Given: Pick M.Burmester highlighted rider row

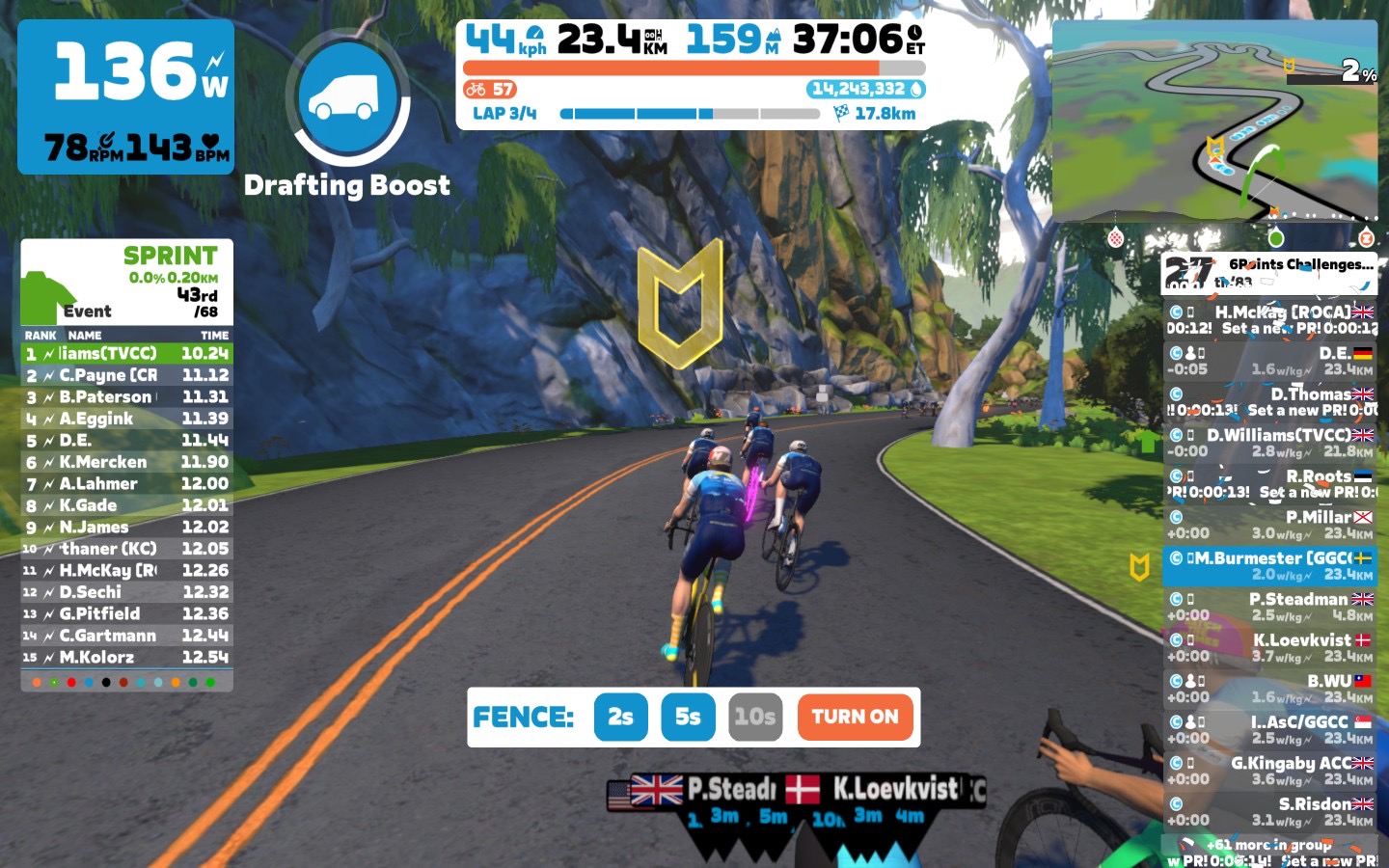Looking at the screenshot, I should [1269, 566].
